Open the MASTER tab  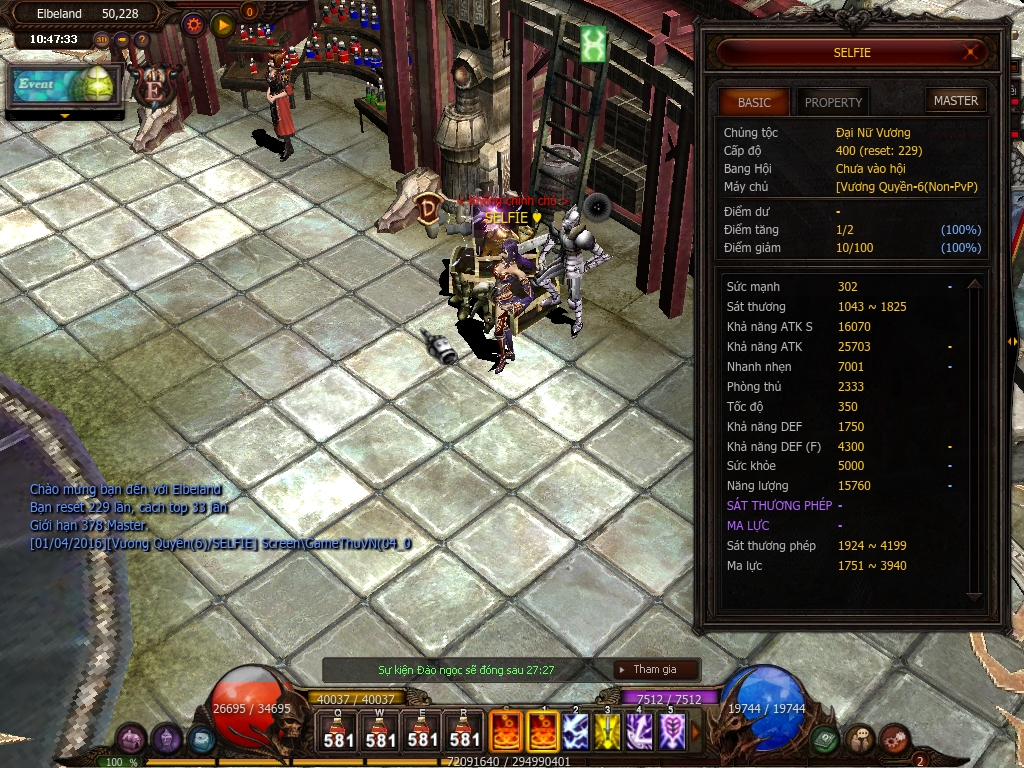956,100
